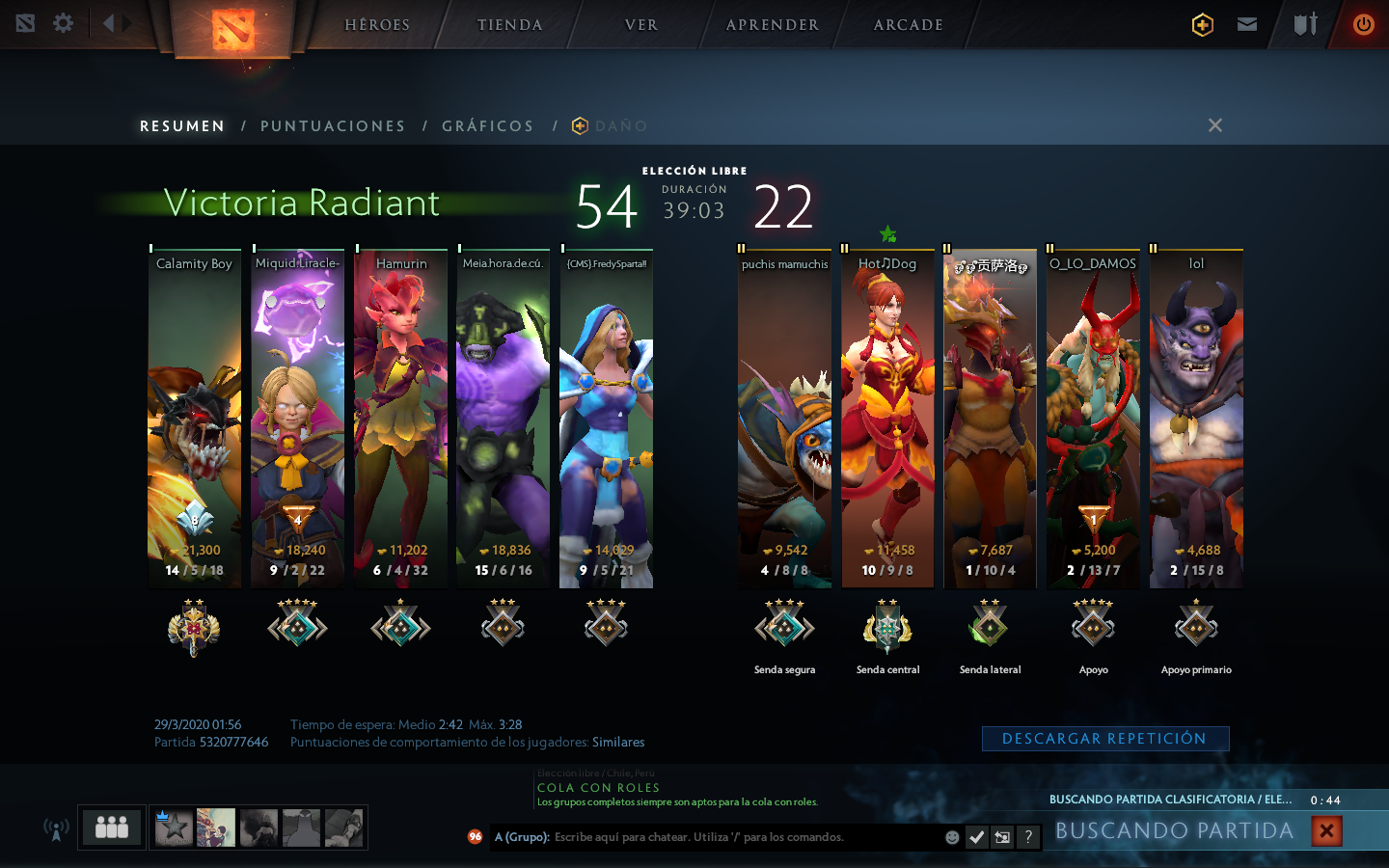Open the chat emoticon picker
This screenshot has height=868, width=1389.
point(952,837)
